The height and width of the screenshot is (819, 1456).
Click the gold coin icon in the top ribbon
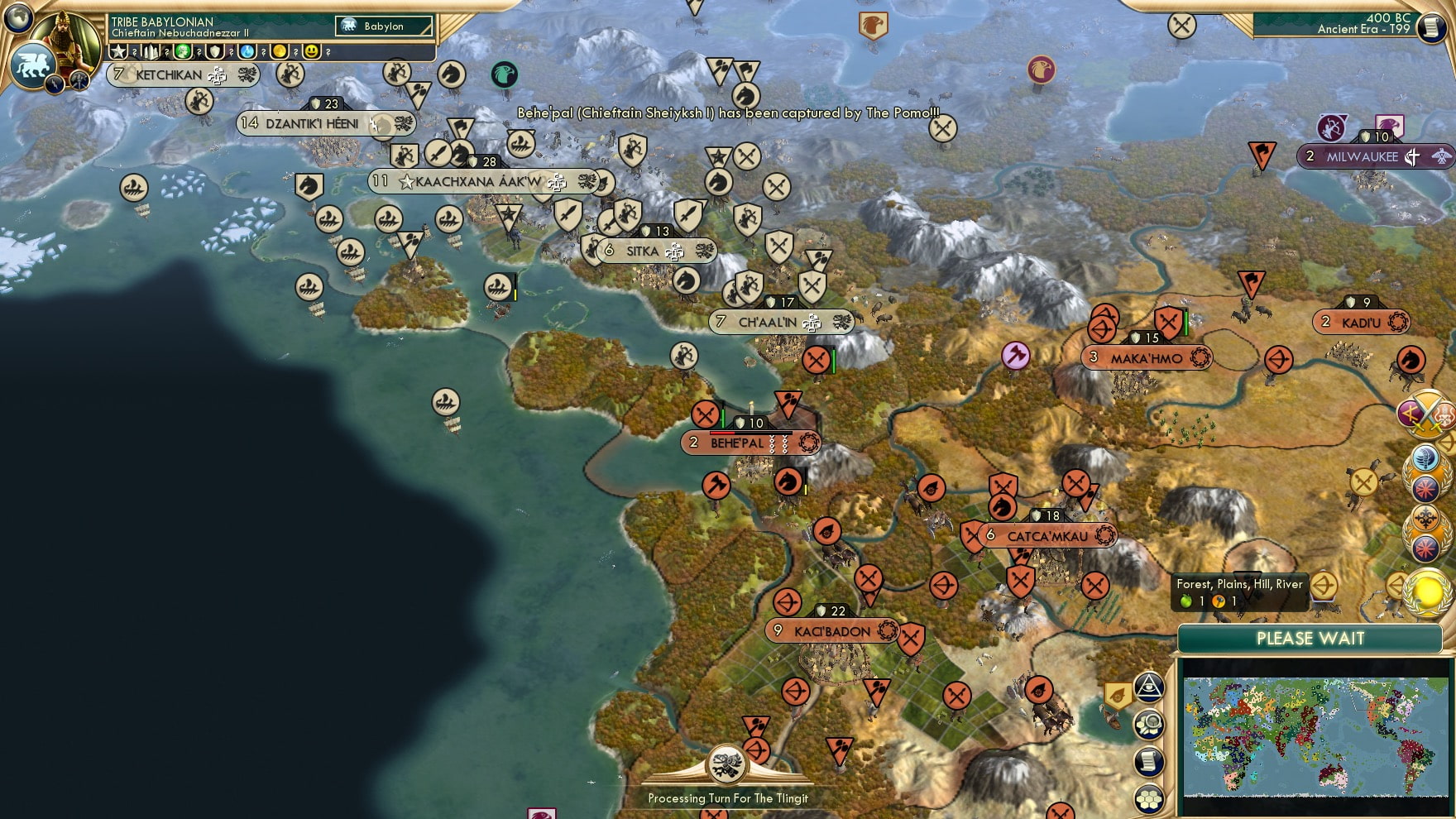pos(278,53)
